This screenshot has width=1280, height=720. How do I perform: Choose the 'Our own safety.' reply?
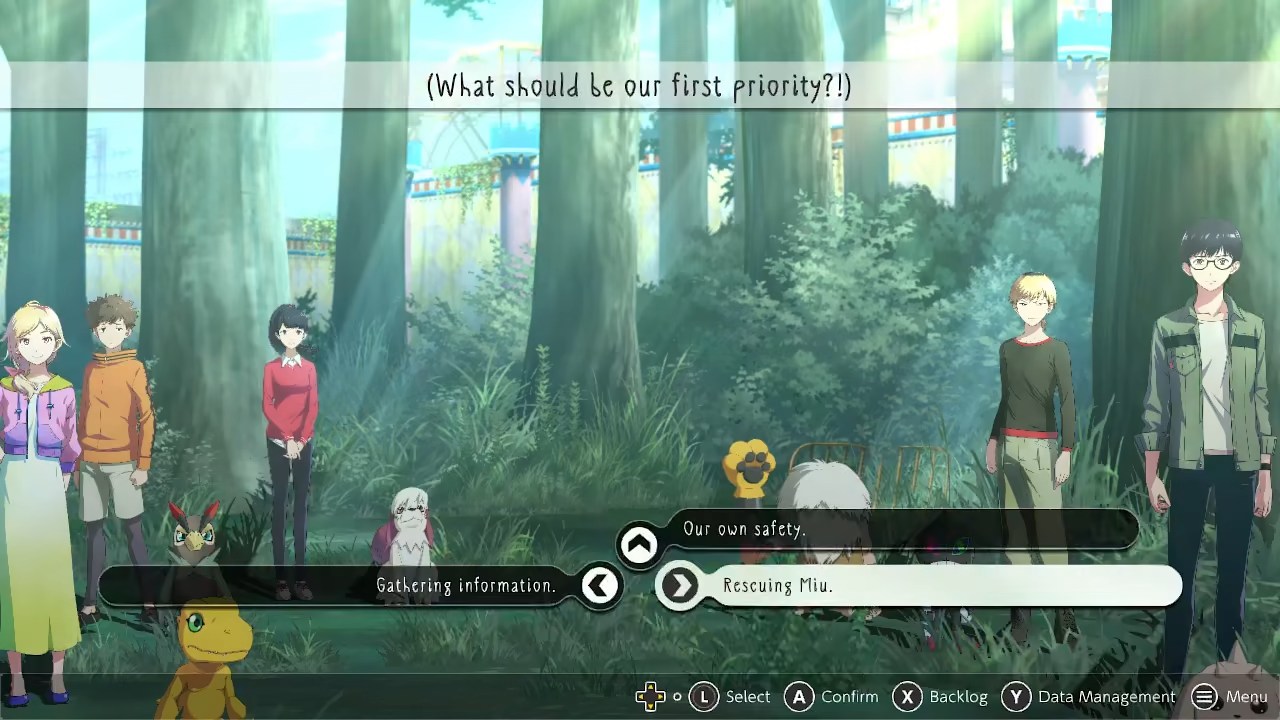point(744,530)
